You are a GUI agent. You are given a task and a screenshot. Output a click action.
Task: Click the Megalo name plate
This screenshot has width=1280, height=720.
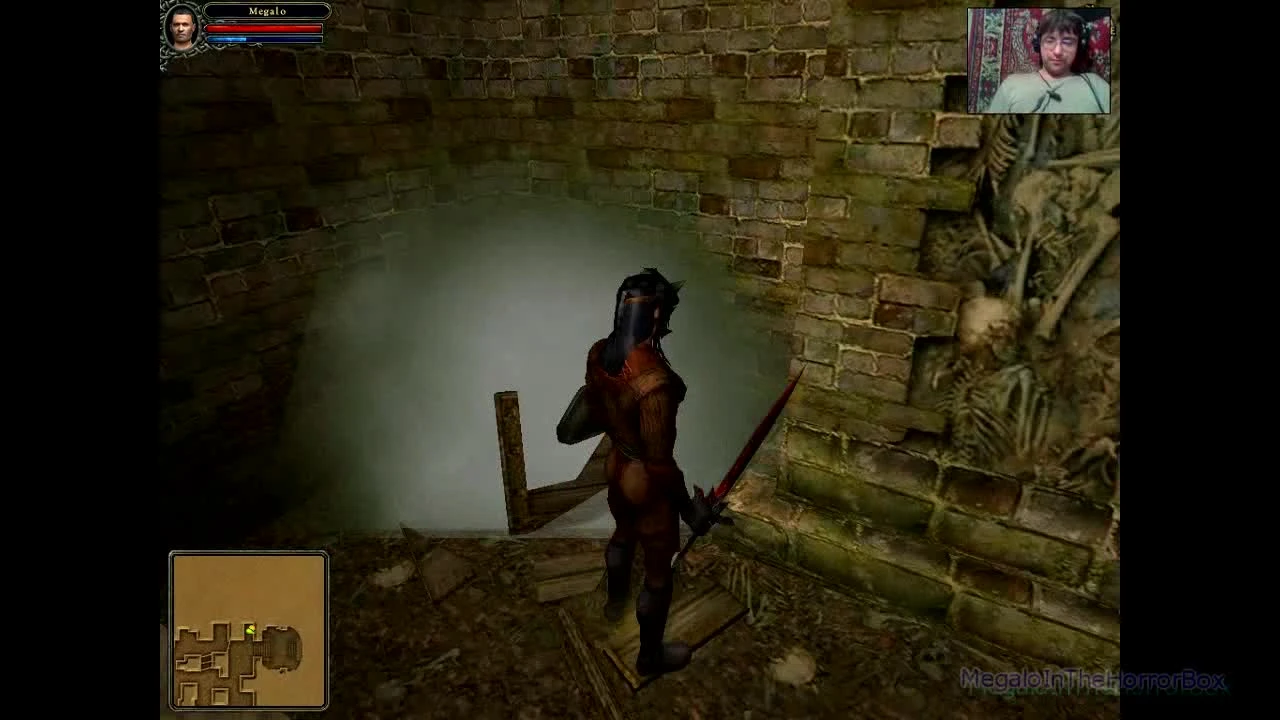[267, 11]
